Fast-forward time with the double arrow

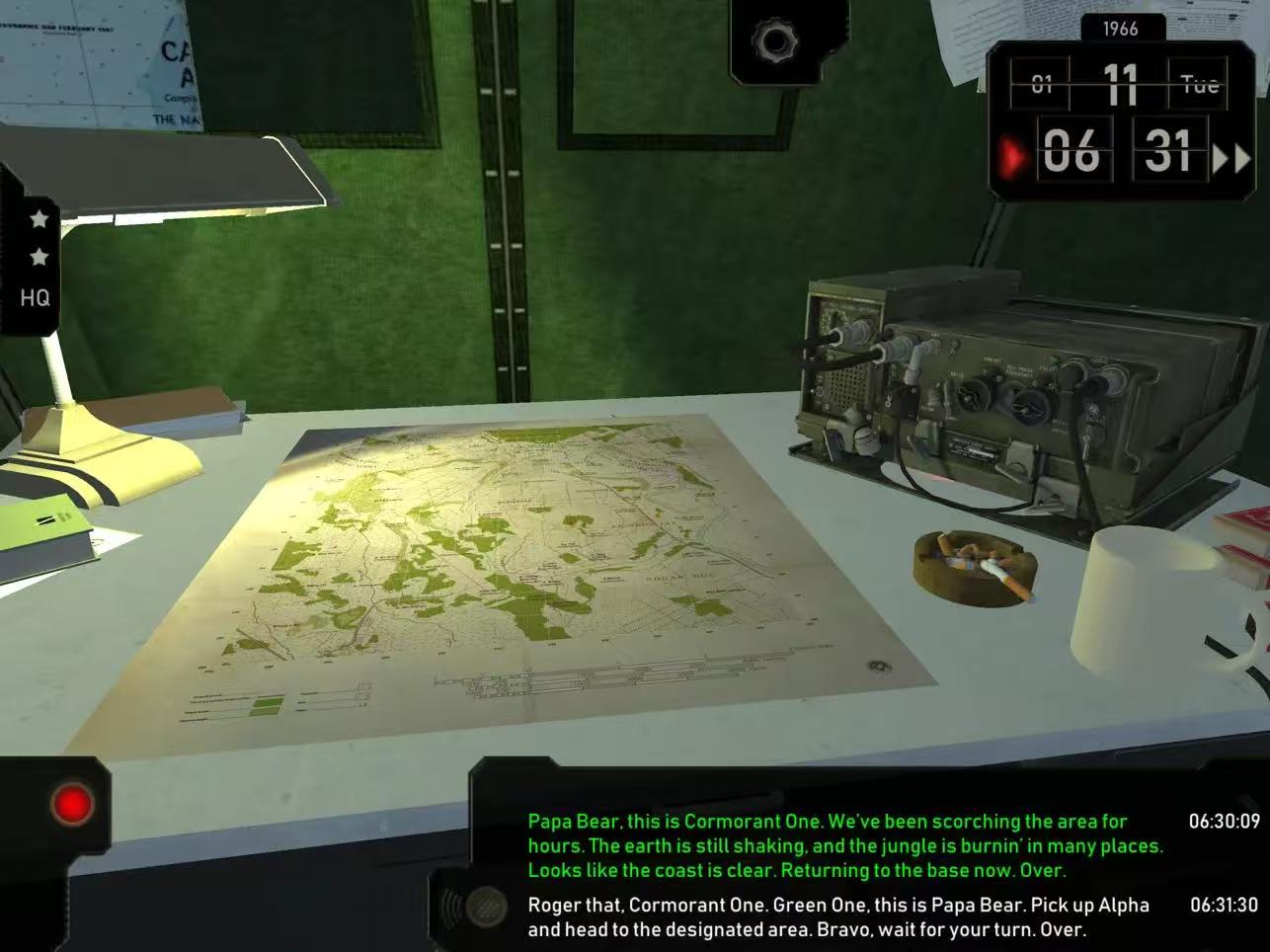[x=1230, y=158]
